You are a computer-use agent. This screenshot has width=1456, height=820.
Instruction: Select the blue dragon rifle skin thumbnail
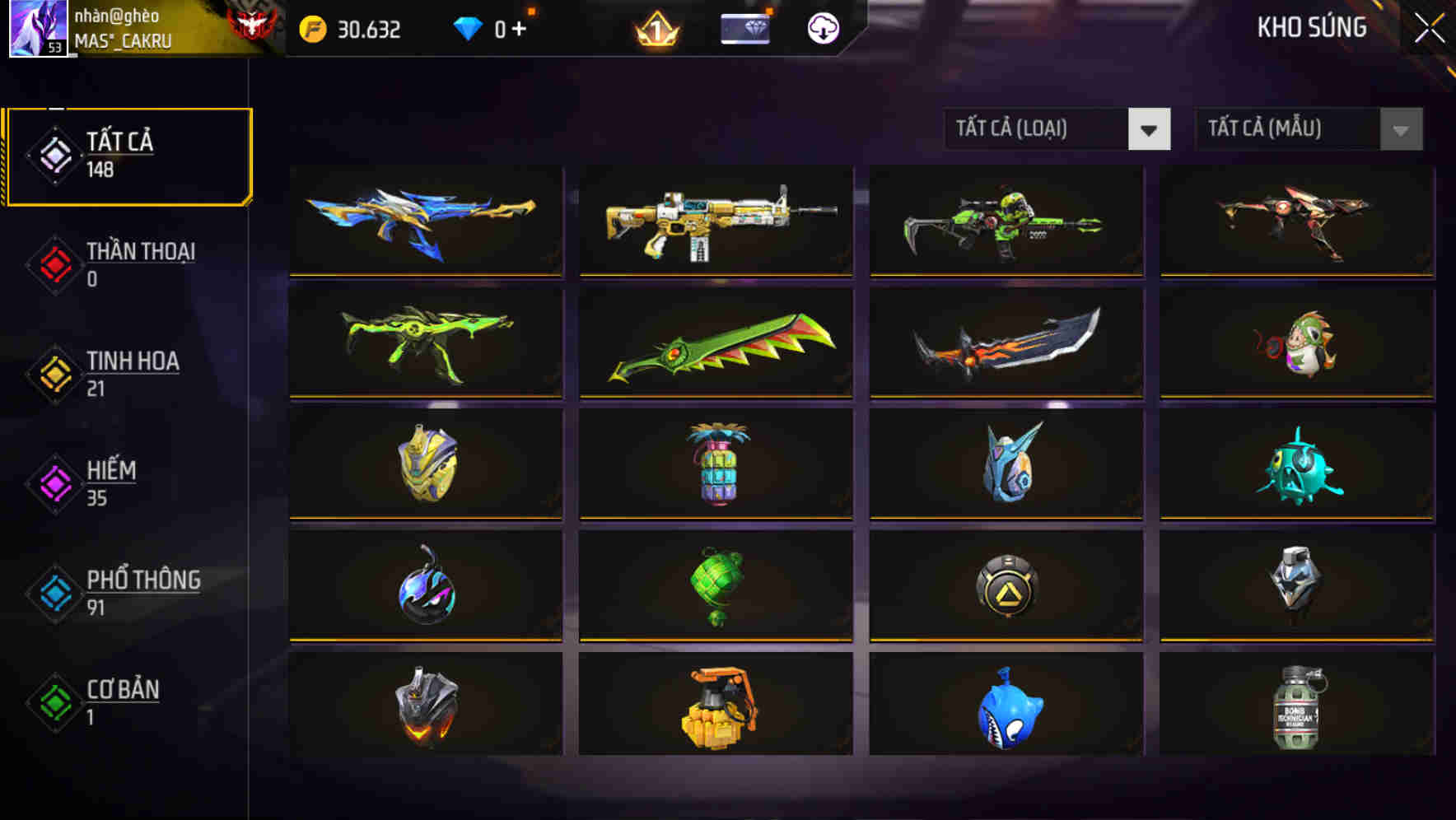tap(425, 222)
